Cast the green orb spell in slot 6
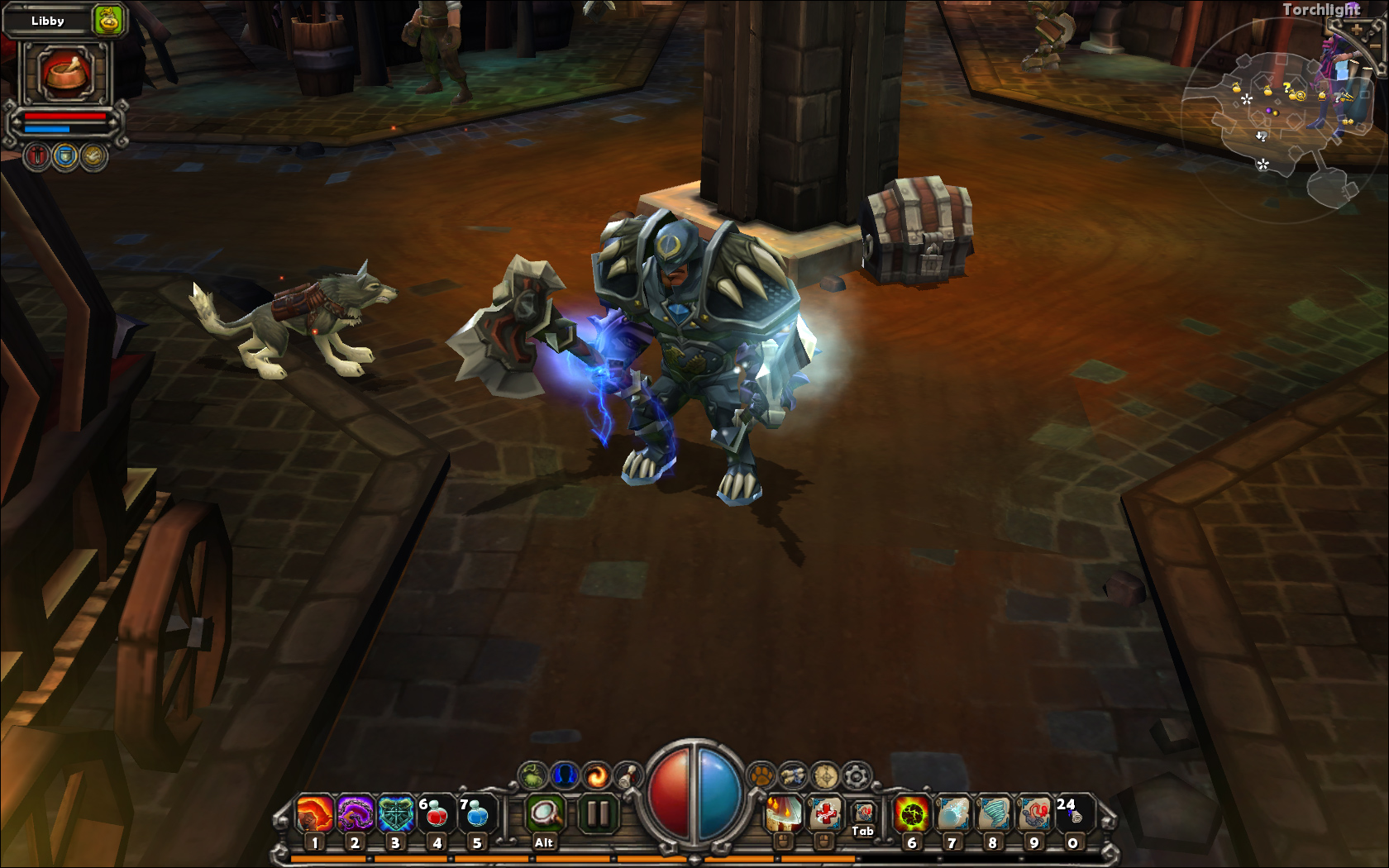1389x868 pixels. pyautogui.click(x=912, y=814)
